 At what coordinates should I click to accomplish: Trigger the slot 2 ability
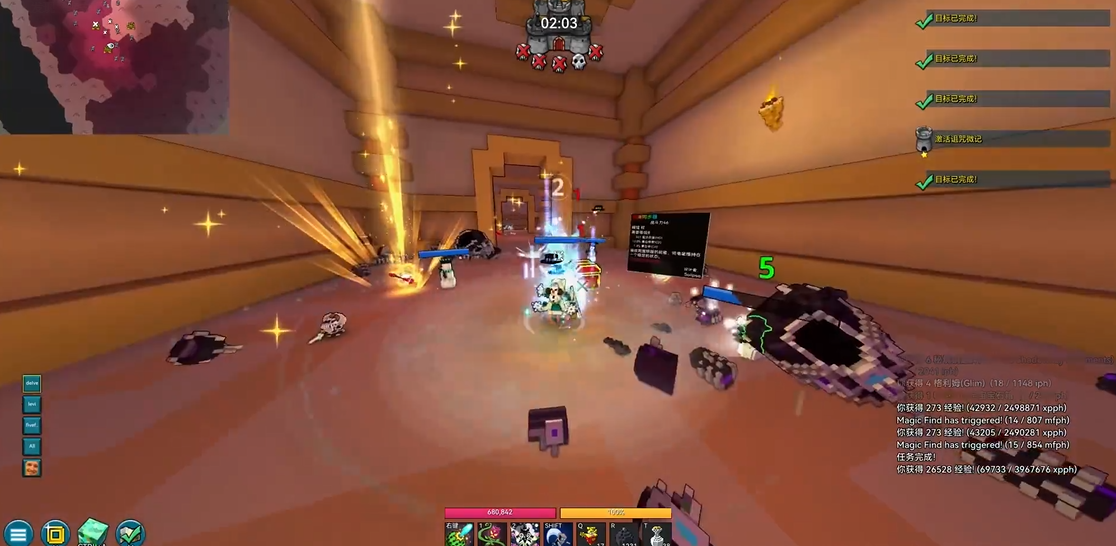pos(525,534)
